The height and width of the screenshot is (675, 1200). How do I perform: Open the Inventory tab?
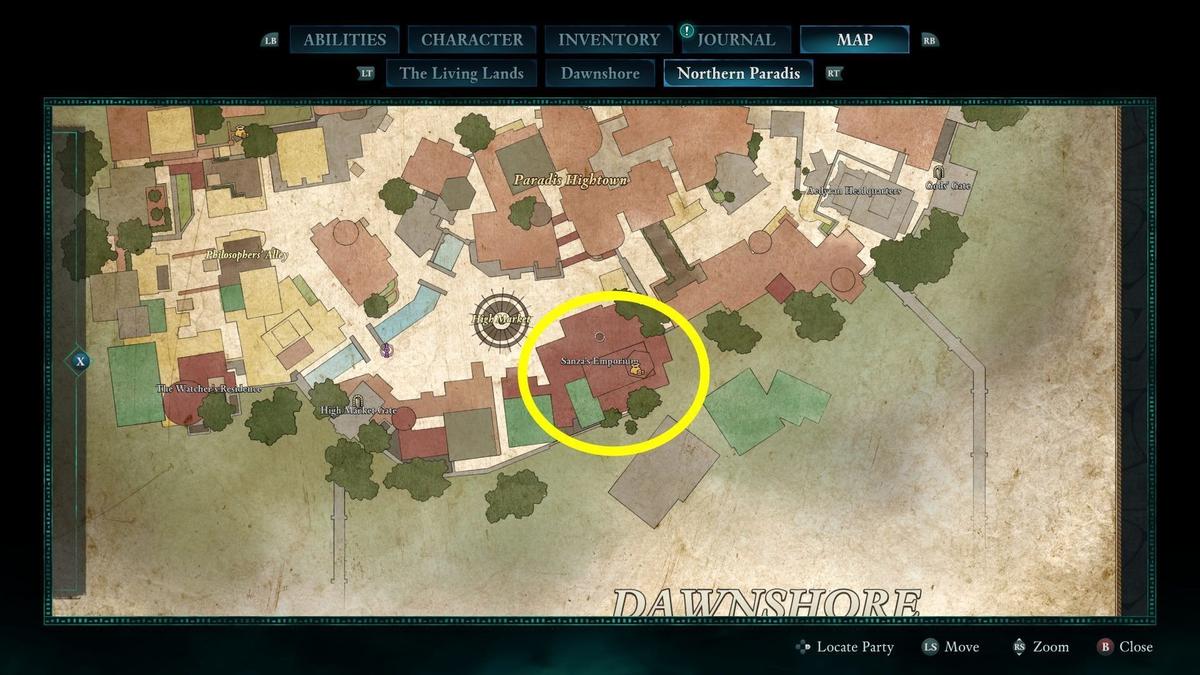point(609,40)
